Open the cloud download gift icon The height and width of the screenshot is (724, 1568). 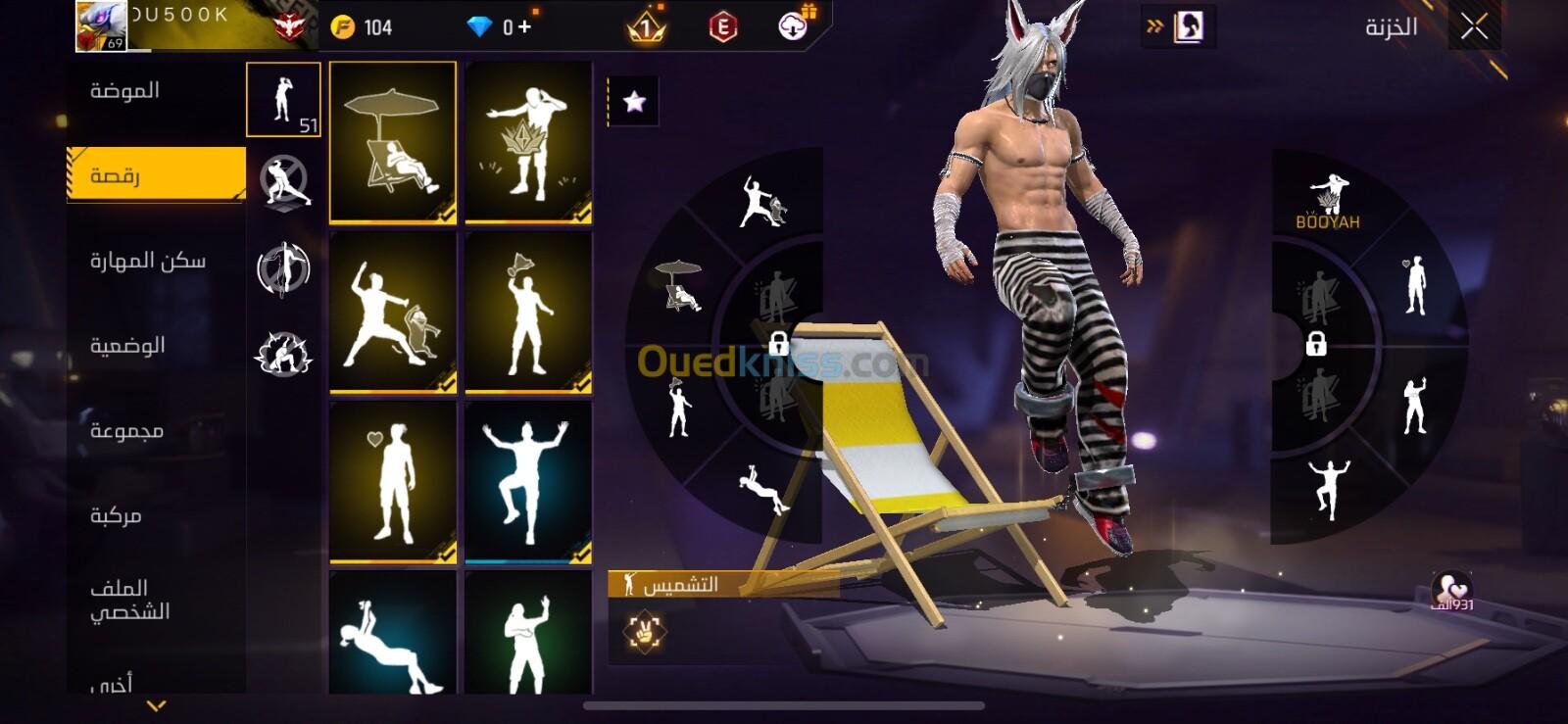pos(794,25)
